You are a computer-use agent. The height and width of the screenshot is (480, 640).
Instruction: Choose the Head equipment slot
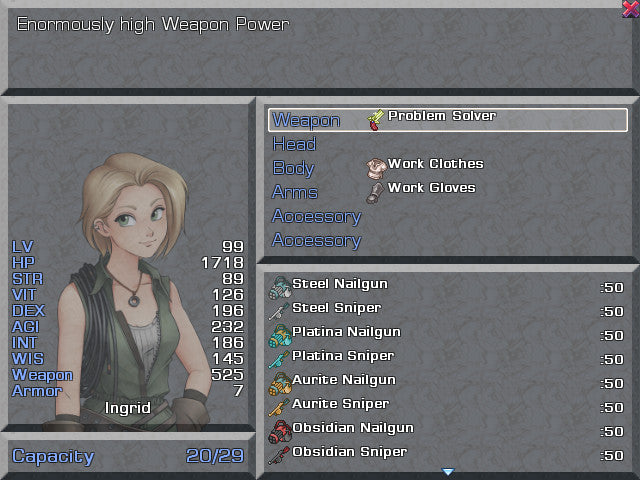(294, 144)
